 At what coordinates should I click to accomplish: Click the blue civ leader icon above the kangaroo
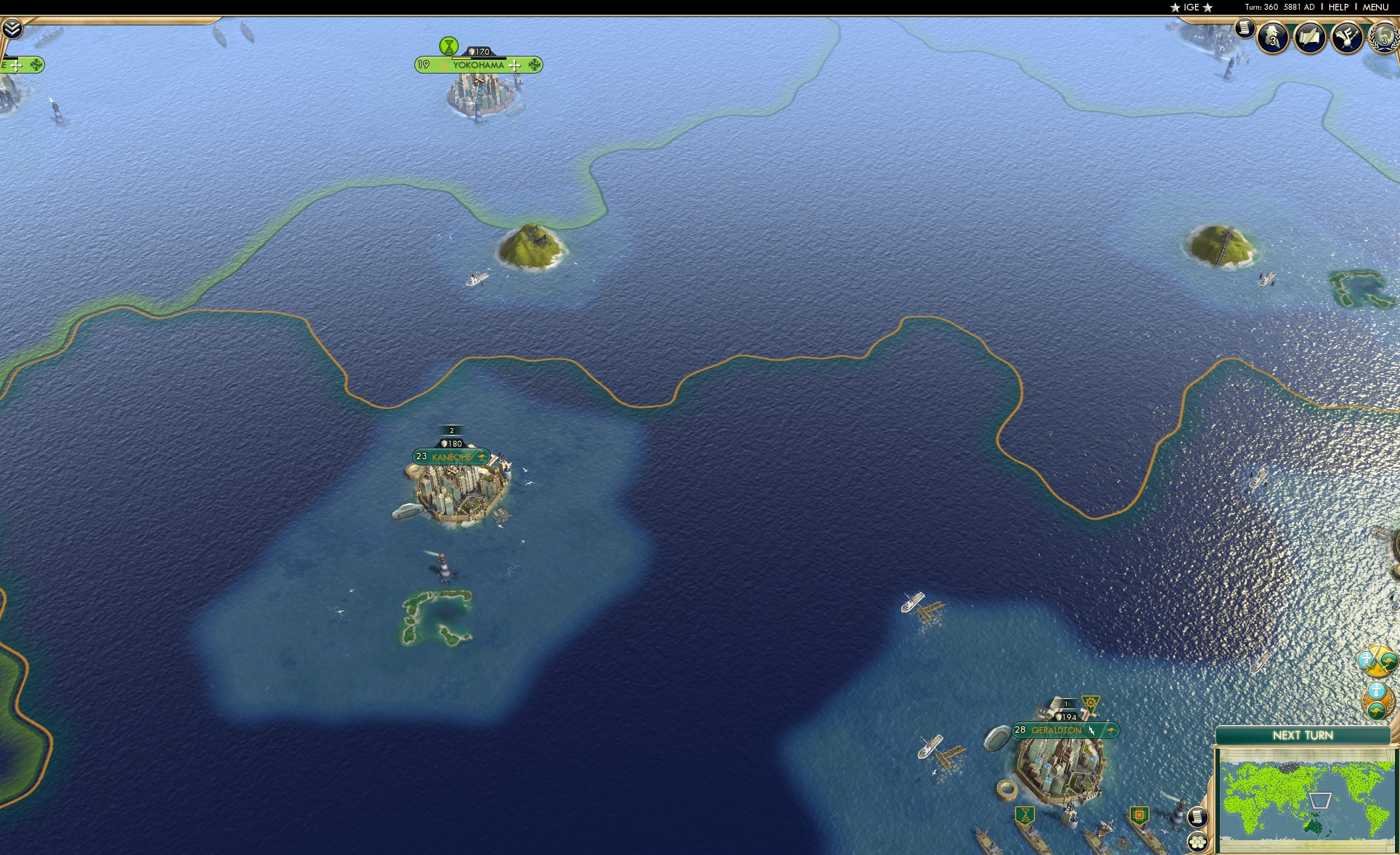click(x=1377, y=691)
